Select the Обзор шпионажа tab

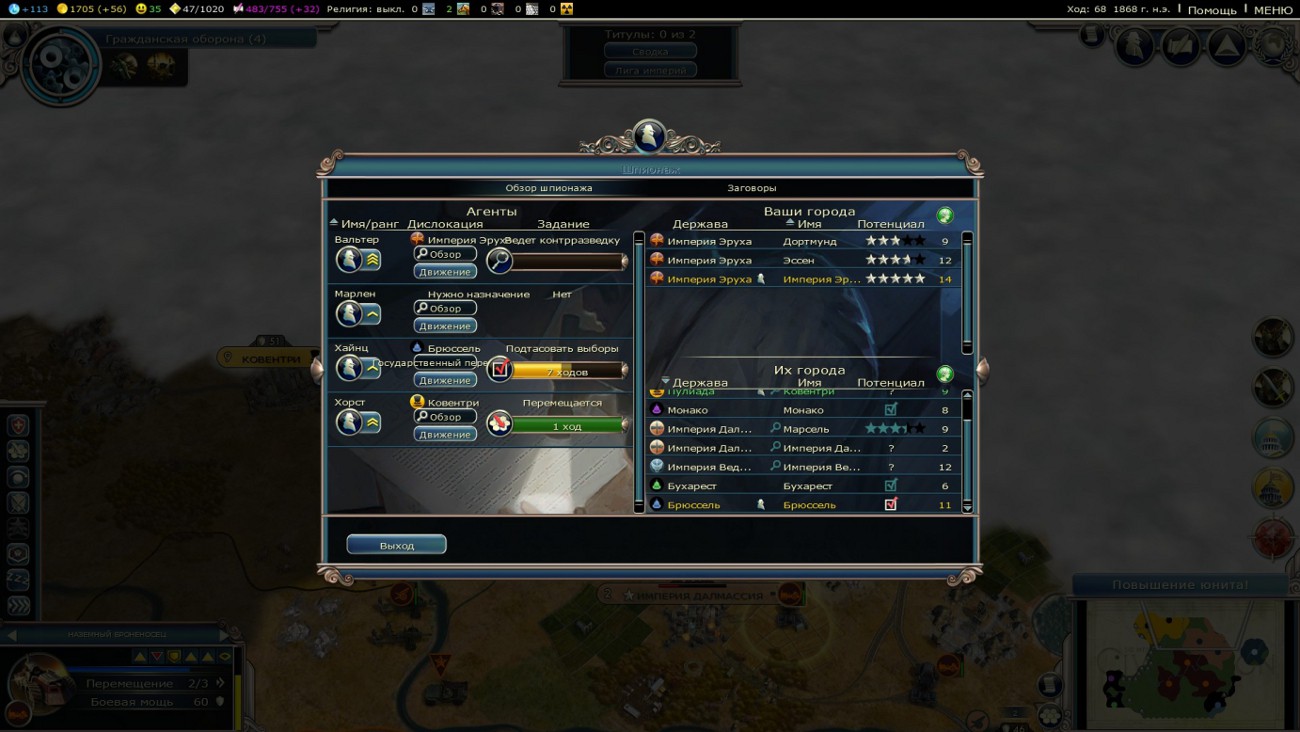tap(548, 188)
